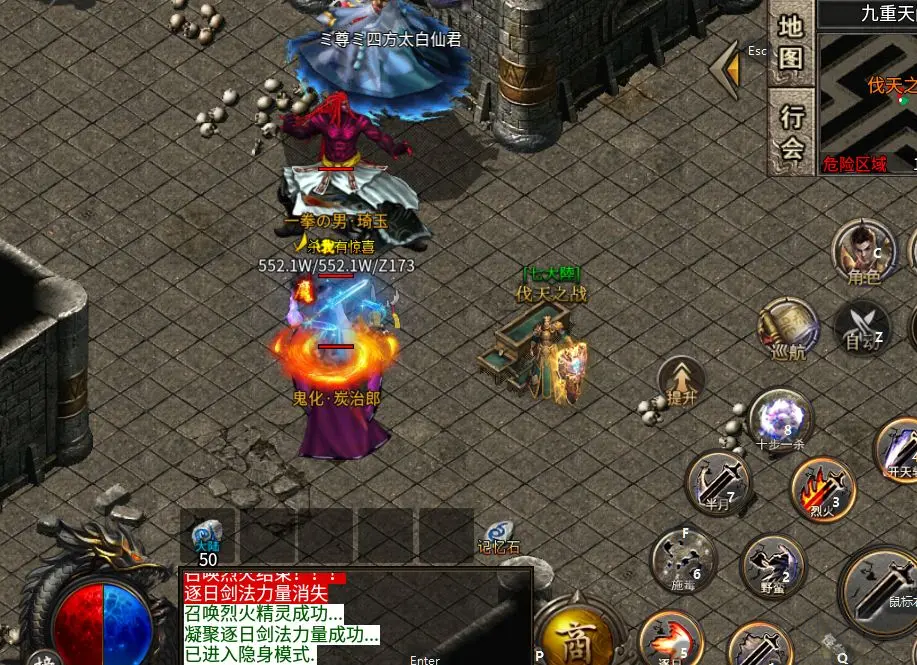Viewport: 917px width, 665px height.
Task: Open the 行会 guild panel
Action: click(791, 132)
